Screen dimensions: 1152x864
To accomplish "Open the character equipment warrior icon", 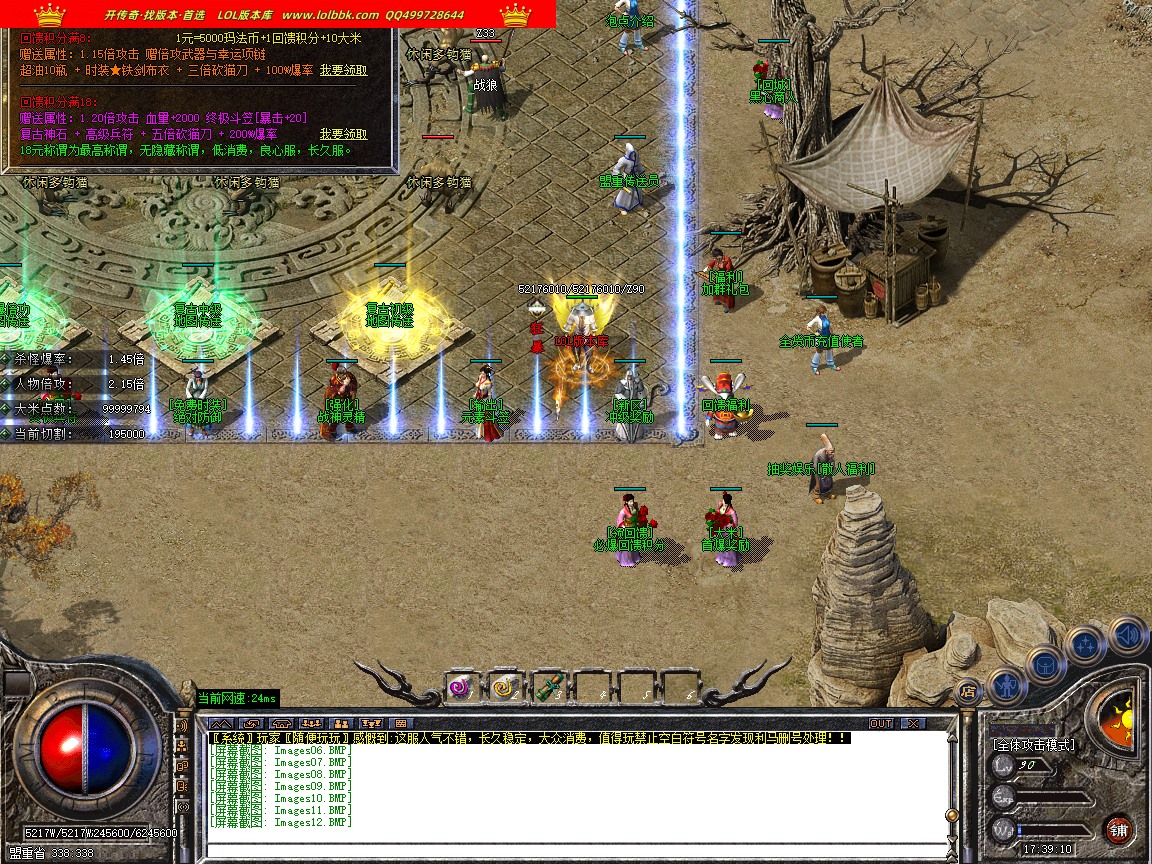I will [x=1005, y=684].
